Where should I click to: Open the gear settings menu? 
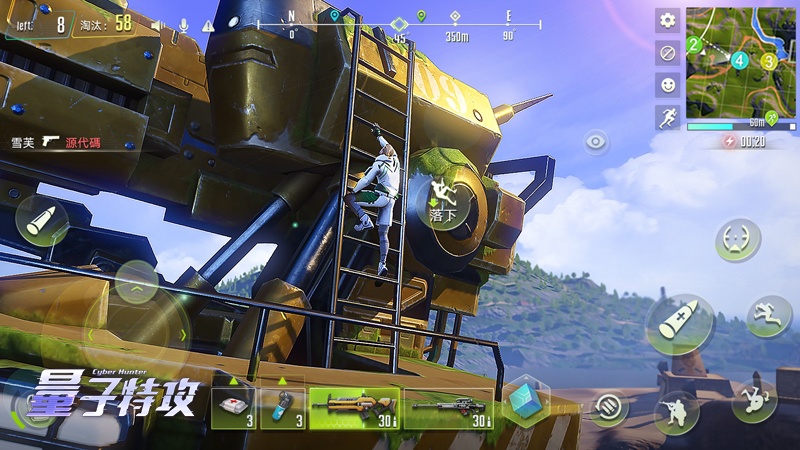[x=667, y=20]
